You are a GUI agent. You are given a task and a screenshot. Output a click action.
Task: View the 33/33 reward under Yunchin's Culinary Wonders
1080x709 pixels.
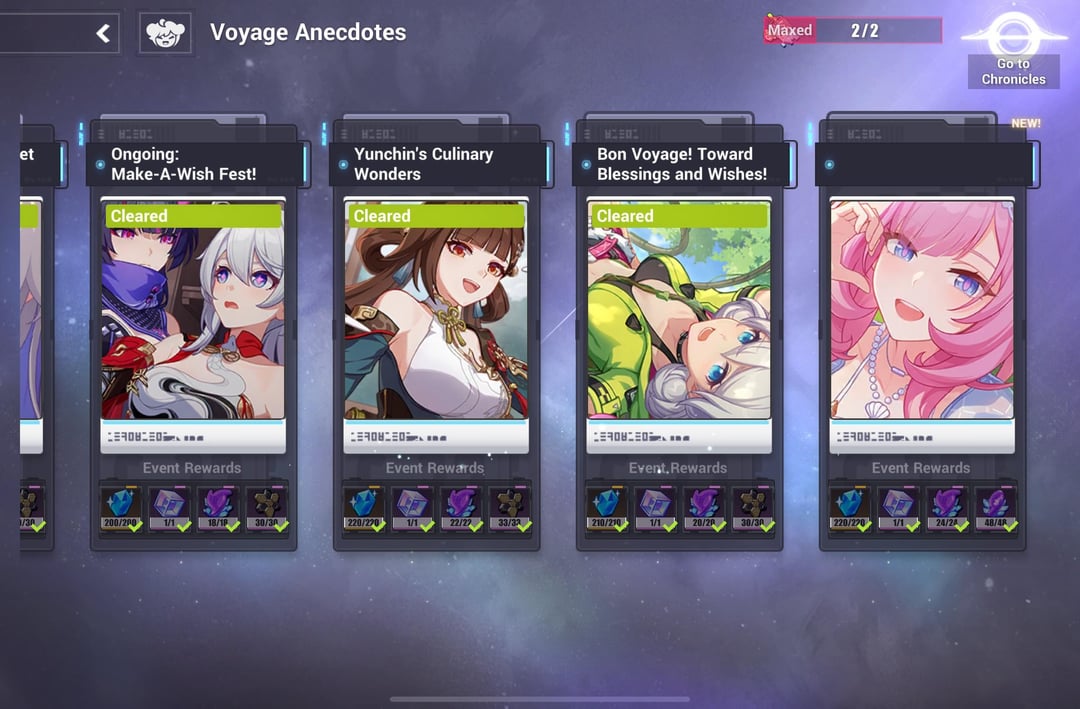pyautogui.click(x=510, y=508)
